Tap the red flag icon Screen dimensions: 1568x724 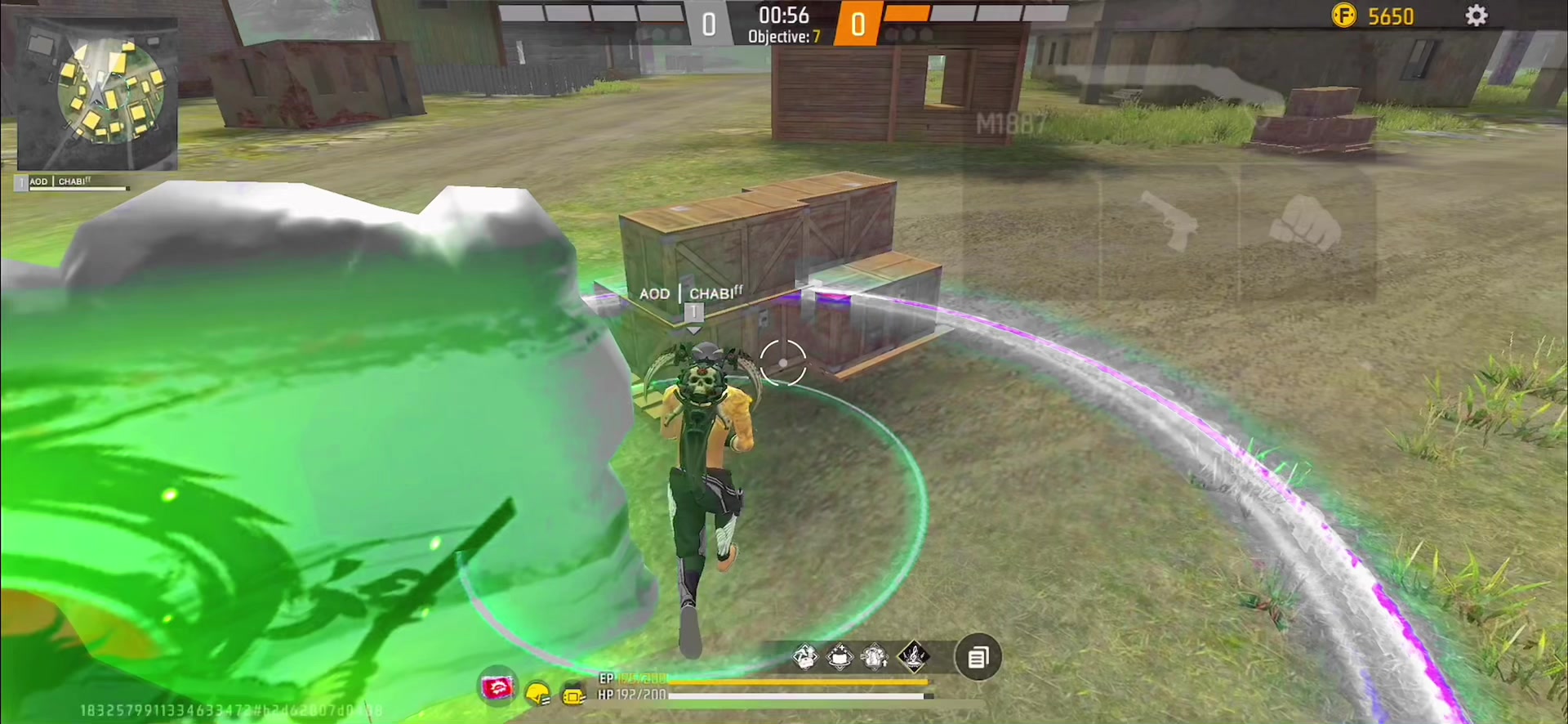click(497, 689)
